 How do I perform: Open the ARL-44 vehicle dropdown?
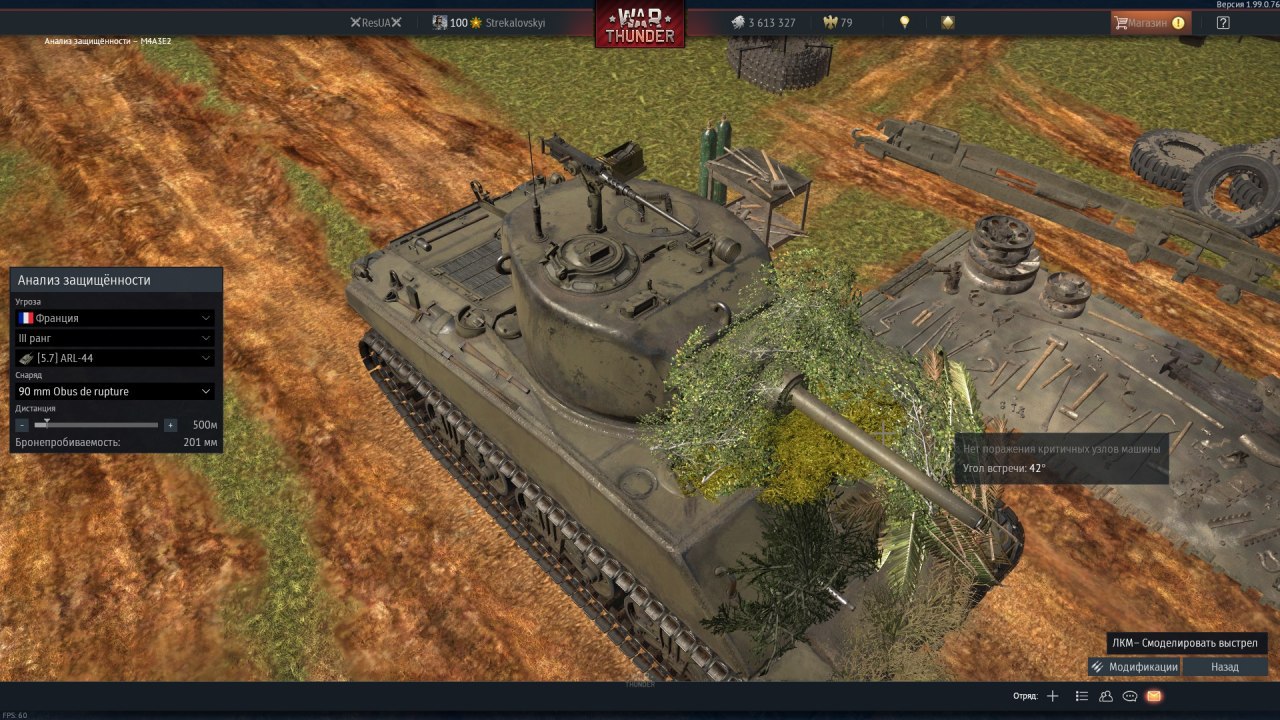[115, 358]
